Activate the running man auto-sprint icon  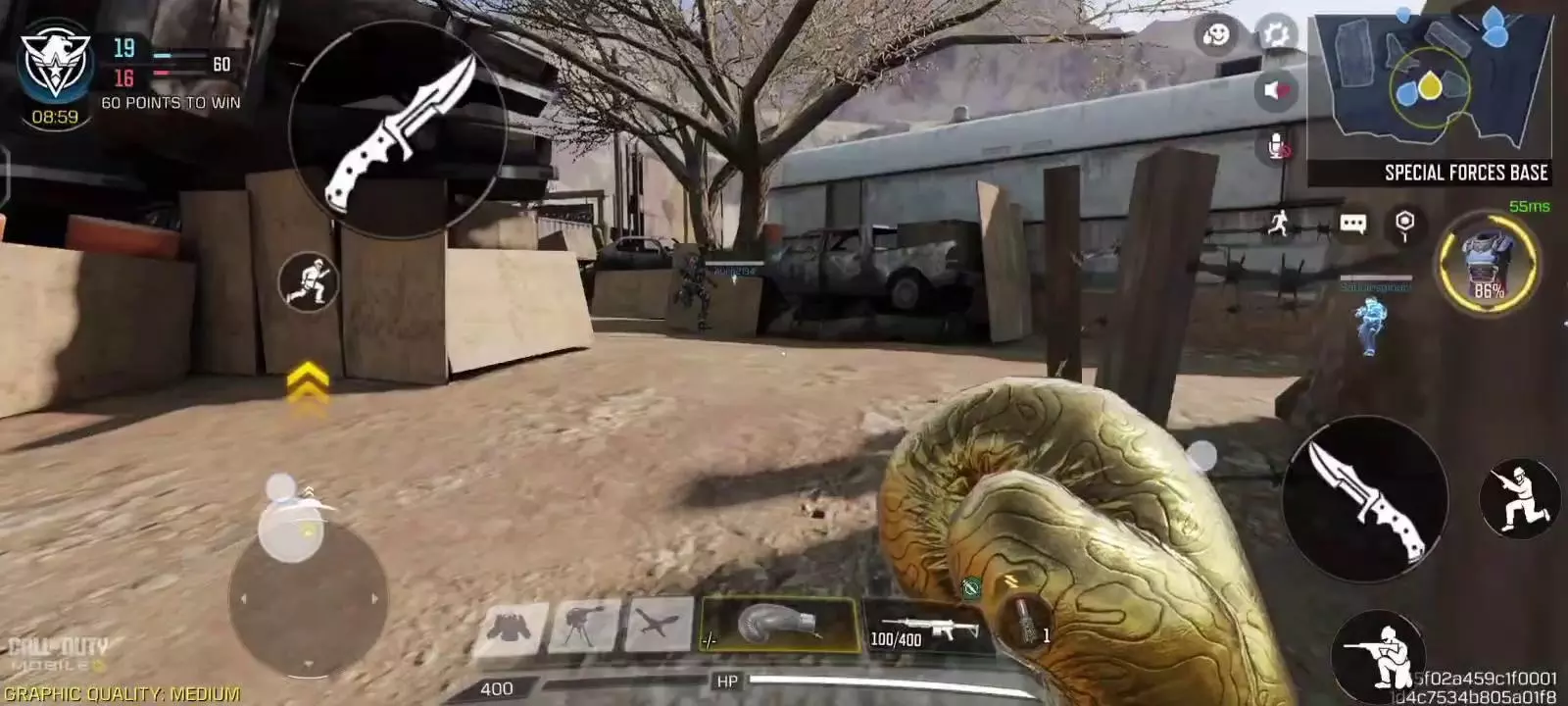coord(1278,224)
